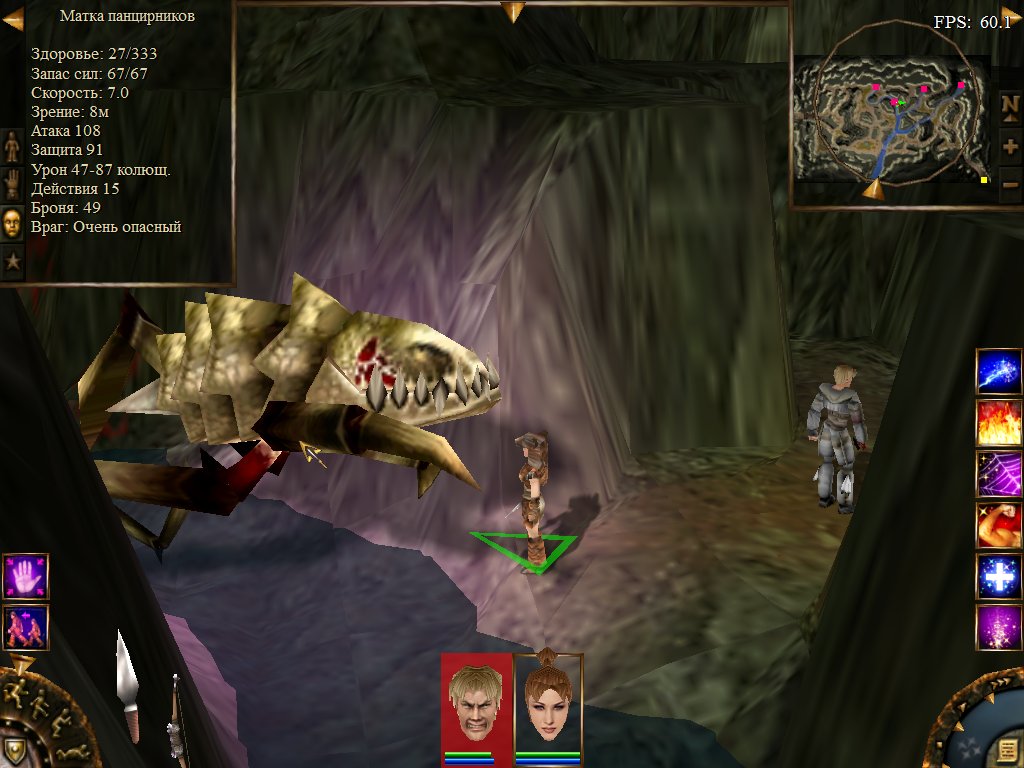The height and width of the screenshot is (768, 1024).
Task: Activate the purple sparkle spell icon
Action: tap(999, 629)
